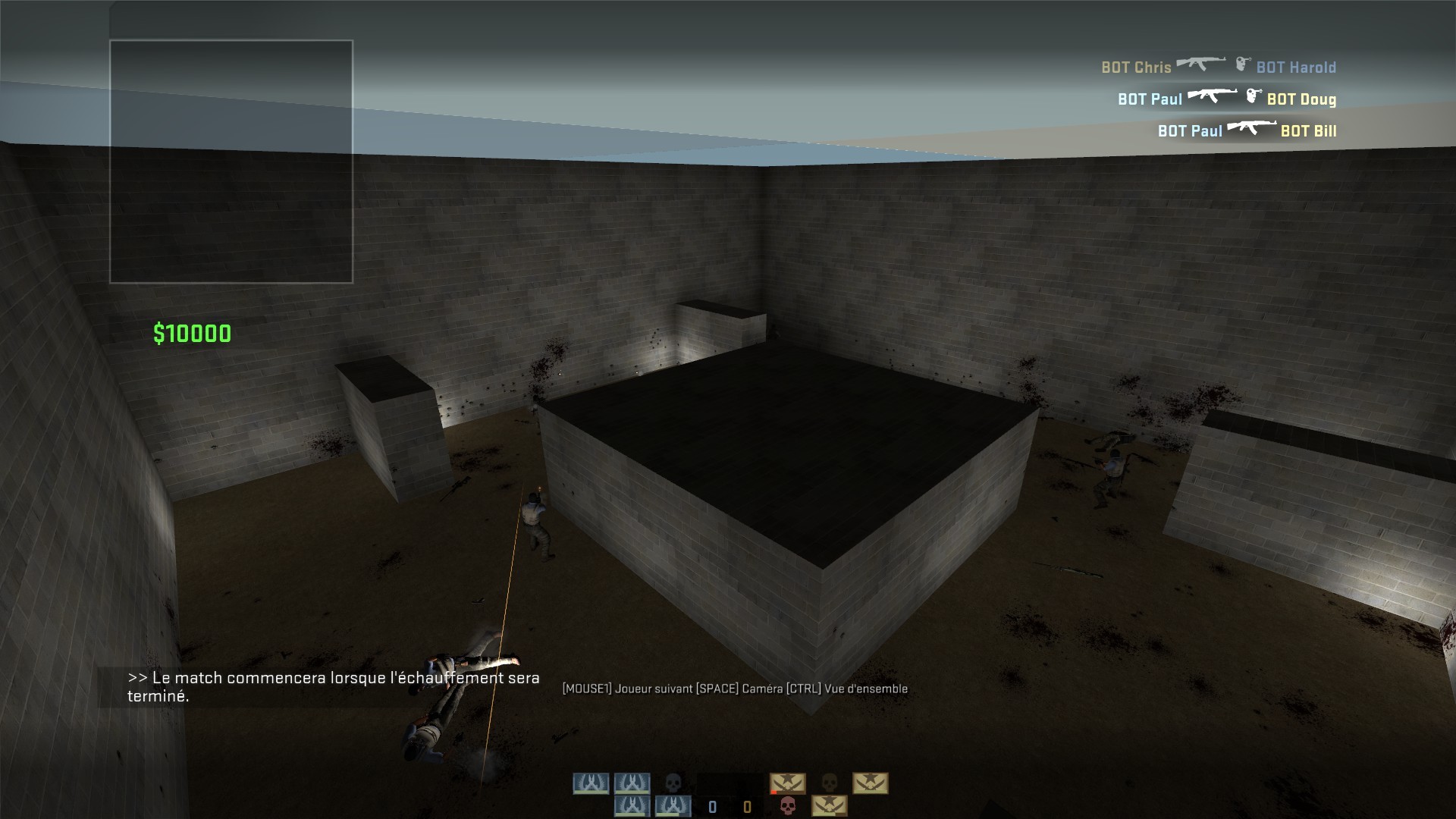
Task: Click the green $10000 money display
Action: point(193,331)
